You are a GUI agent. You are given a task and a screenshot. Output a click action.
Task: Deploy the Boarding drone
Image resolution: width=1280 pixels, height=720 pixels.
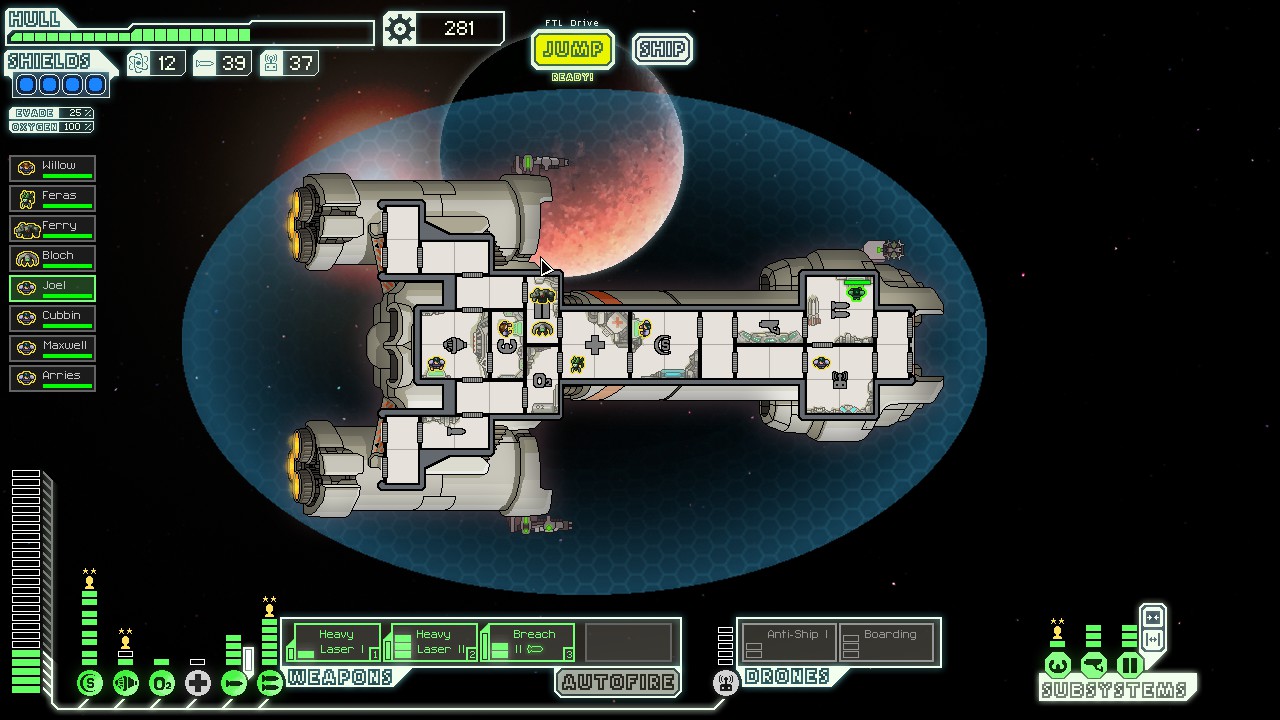pos(888,642)
